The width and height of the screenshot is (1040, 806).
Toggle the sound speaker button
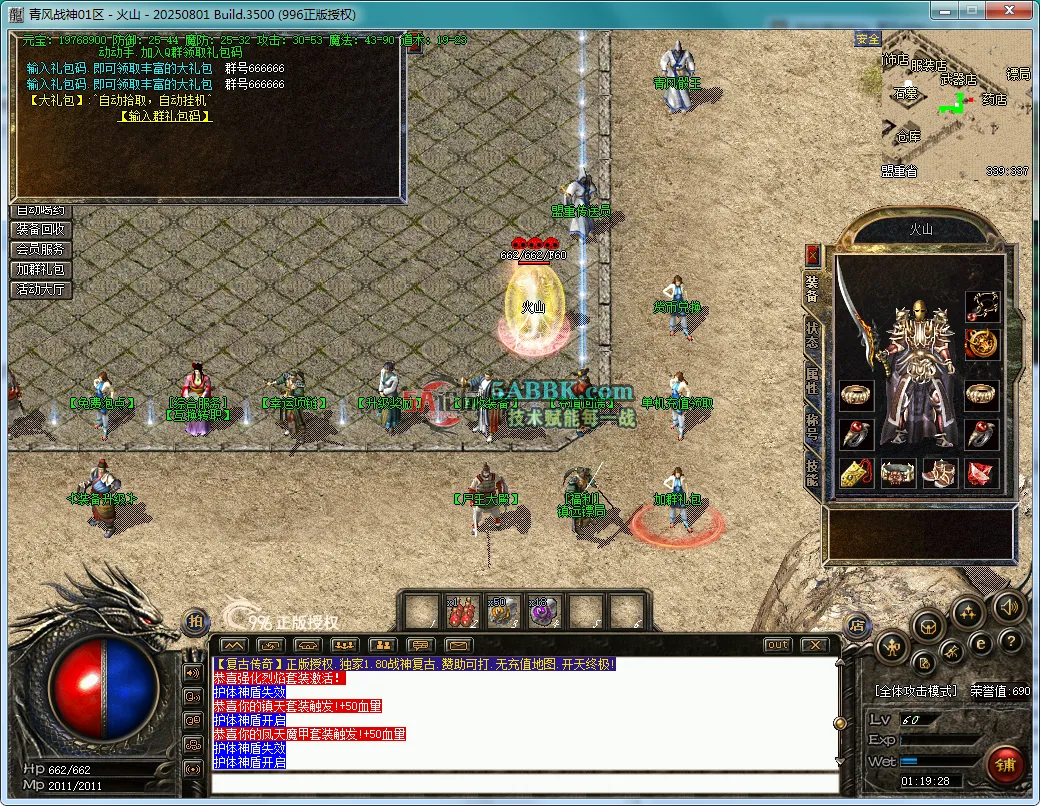point(1008,606)
